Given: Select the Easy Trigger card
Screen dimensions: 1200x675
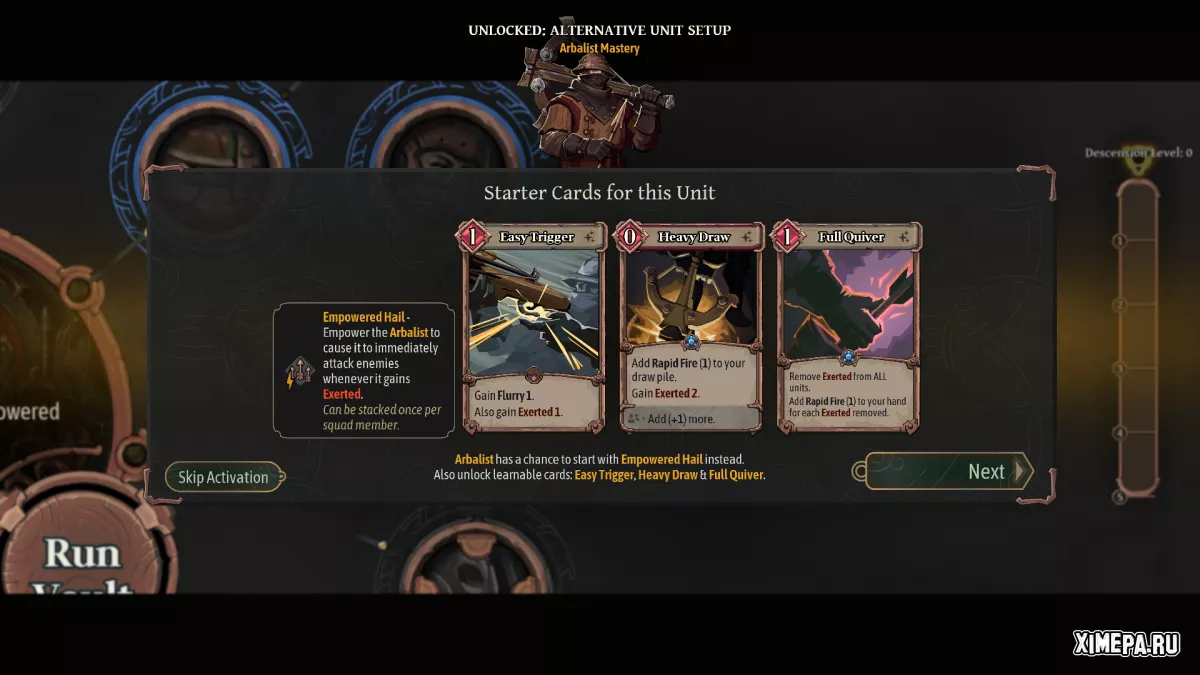Looking at the screenshot, I should [534, 326].
